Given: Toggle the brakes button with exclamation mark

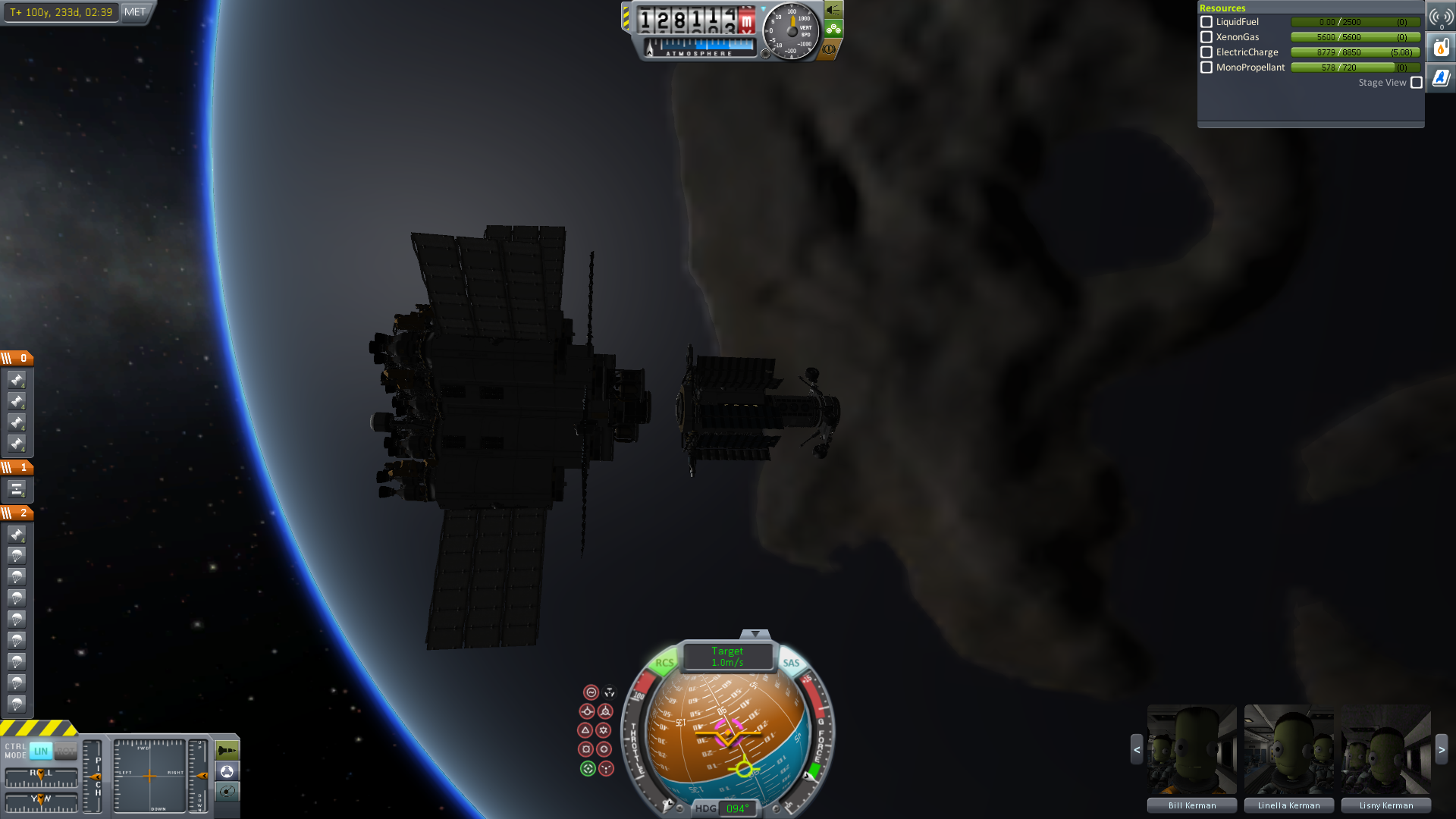Looking at the screenshot, I should pos(830,49).
